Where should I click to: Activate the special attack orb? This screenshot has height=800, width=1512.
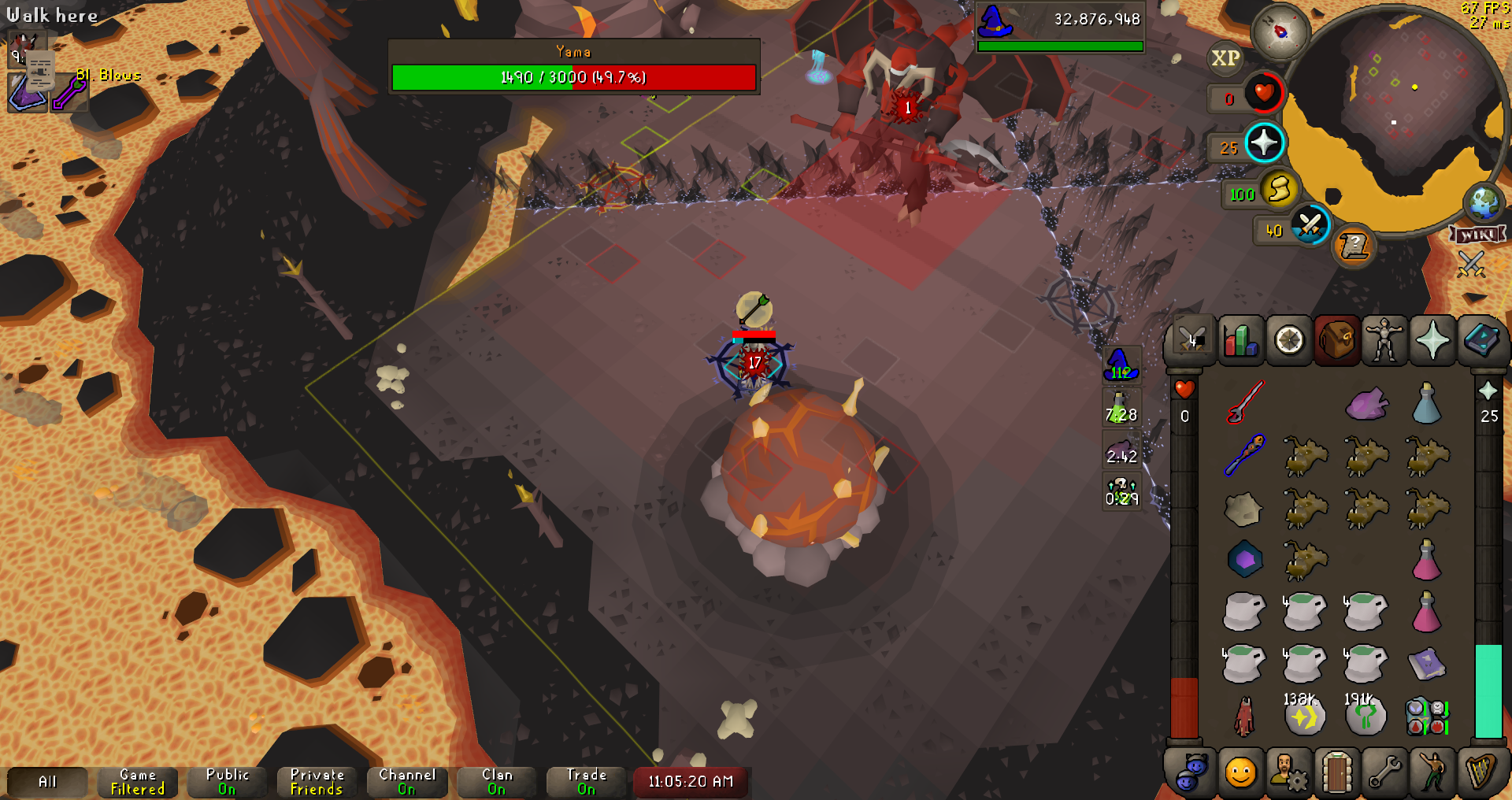(x=1310, y=226)
